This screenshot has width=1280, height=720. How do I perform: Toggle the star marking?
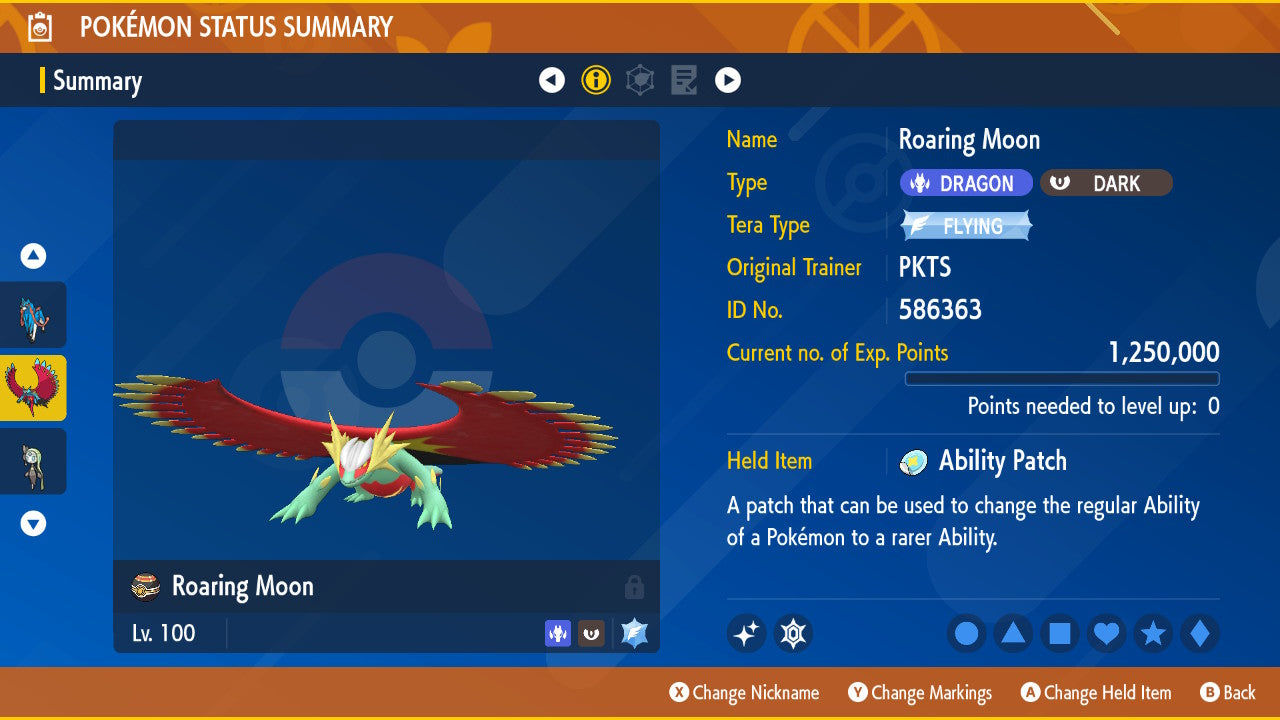1152,633
